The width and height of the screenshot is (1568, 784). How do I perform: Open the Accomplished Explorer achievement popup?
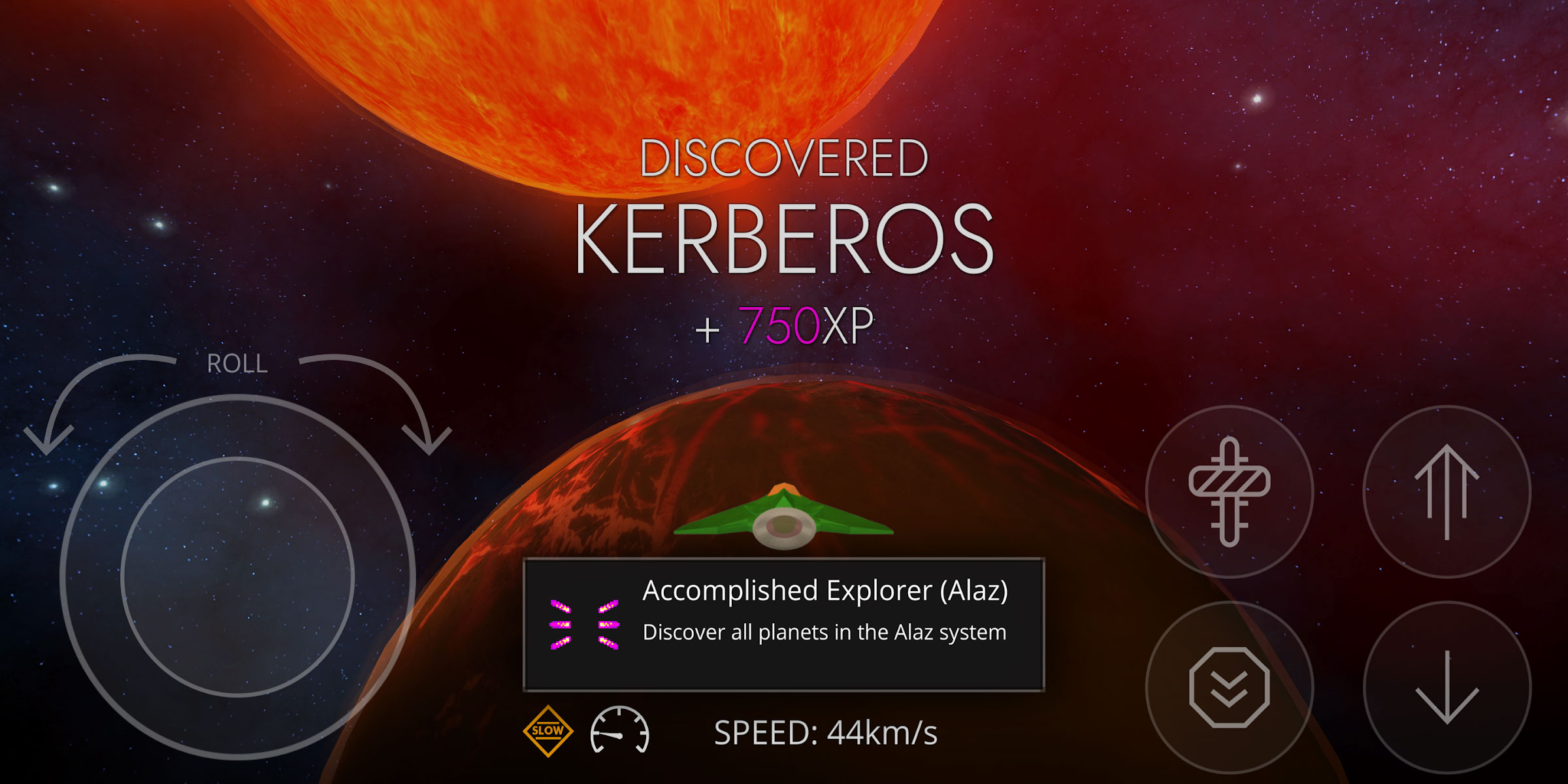pos(783,624)
